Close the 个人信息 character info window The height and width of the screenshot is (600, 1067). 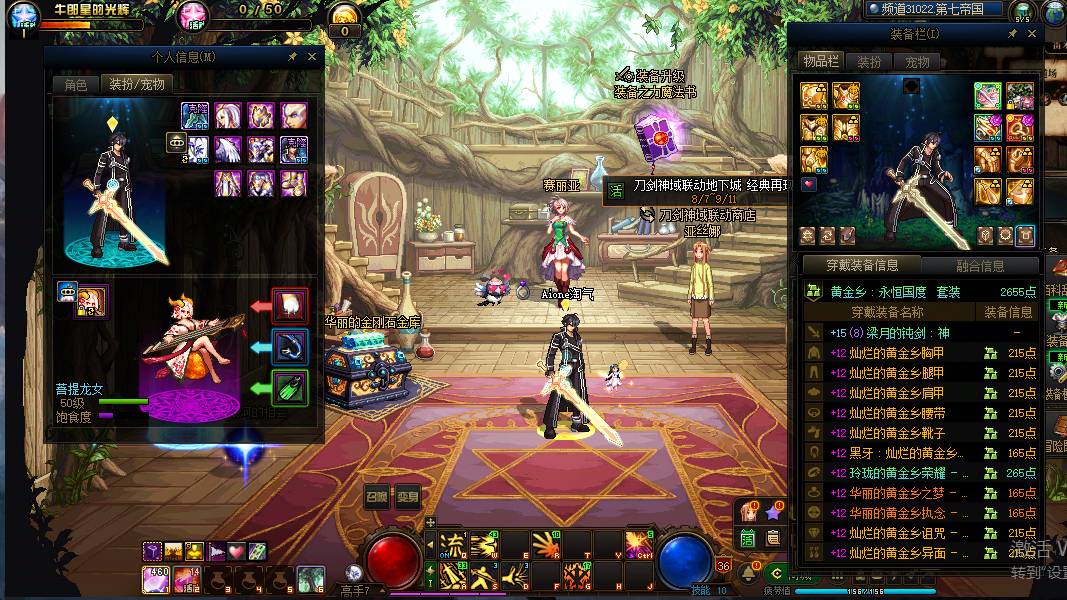312,57
